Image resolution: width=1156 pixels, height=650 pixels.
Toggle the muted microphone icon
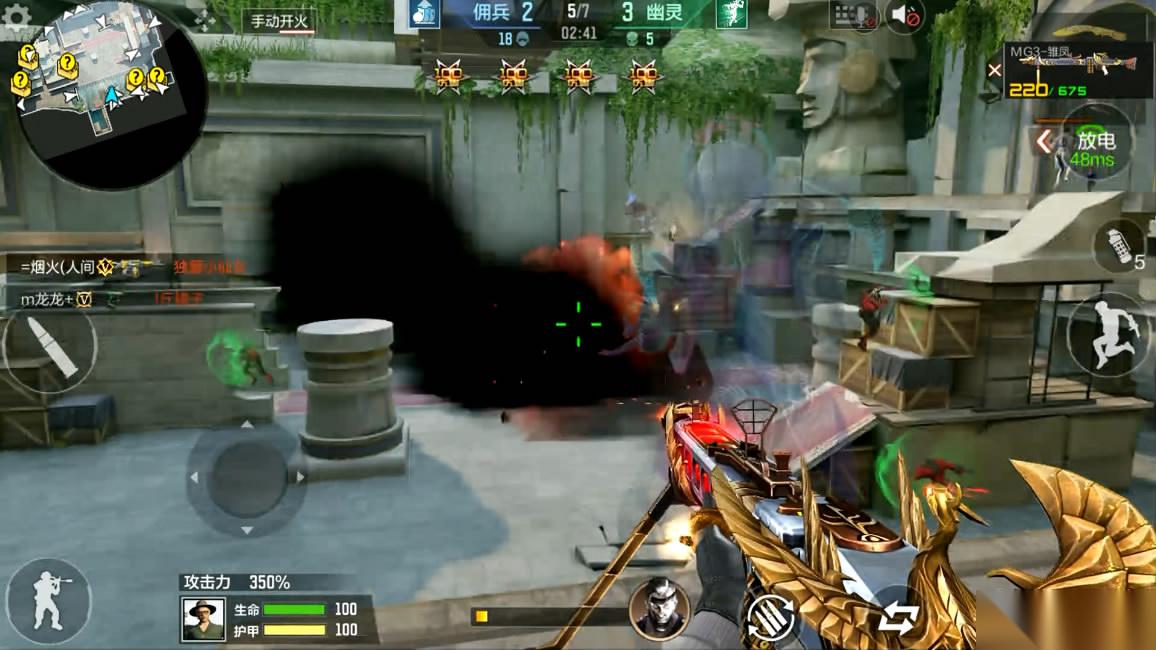coord(853,15)
